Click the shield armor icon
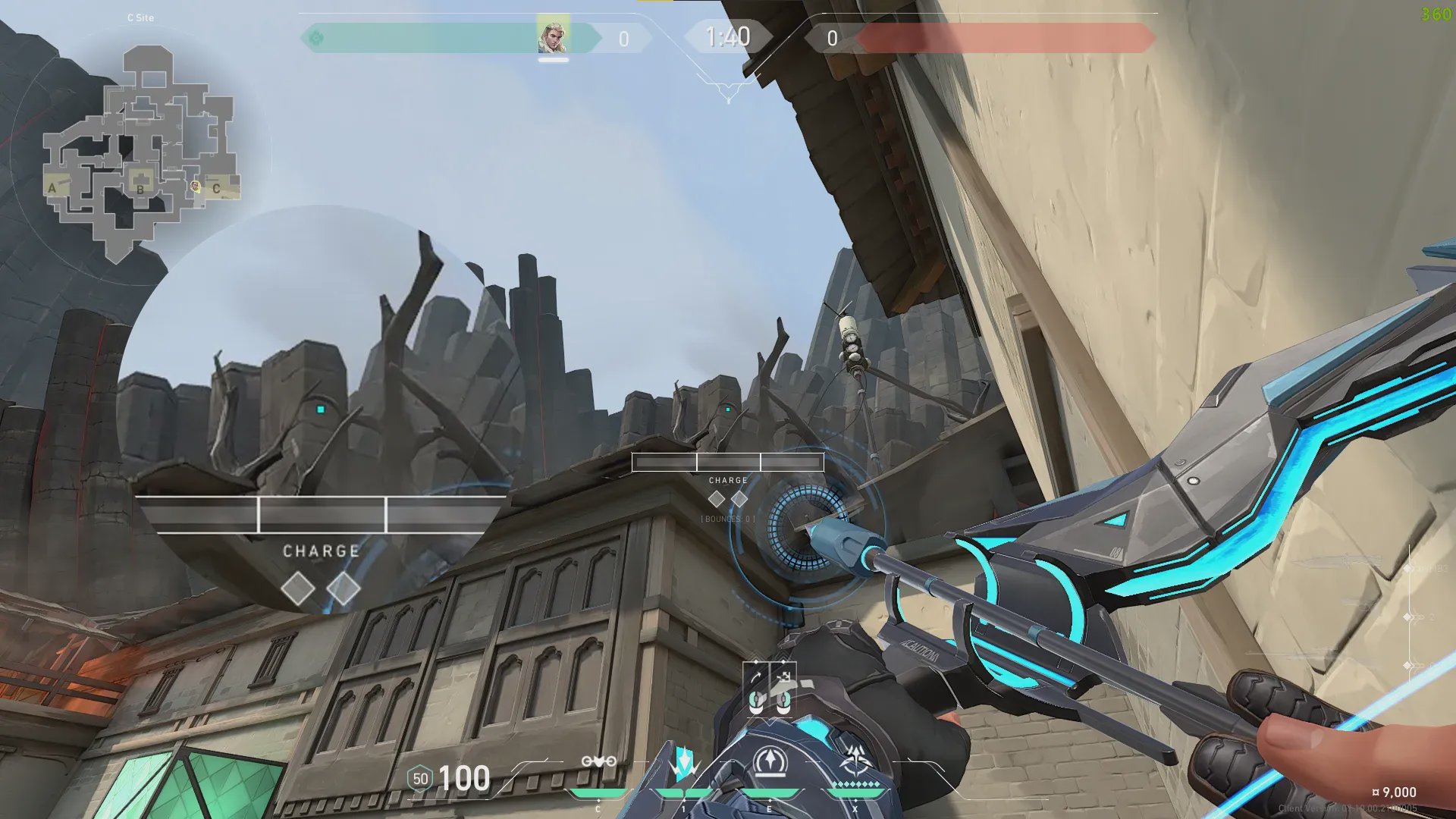1456x819 pixels. tap(420, 779)
